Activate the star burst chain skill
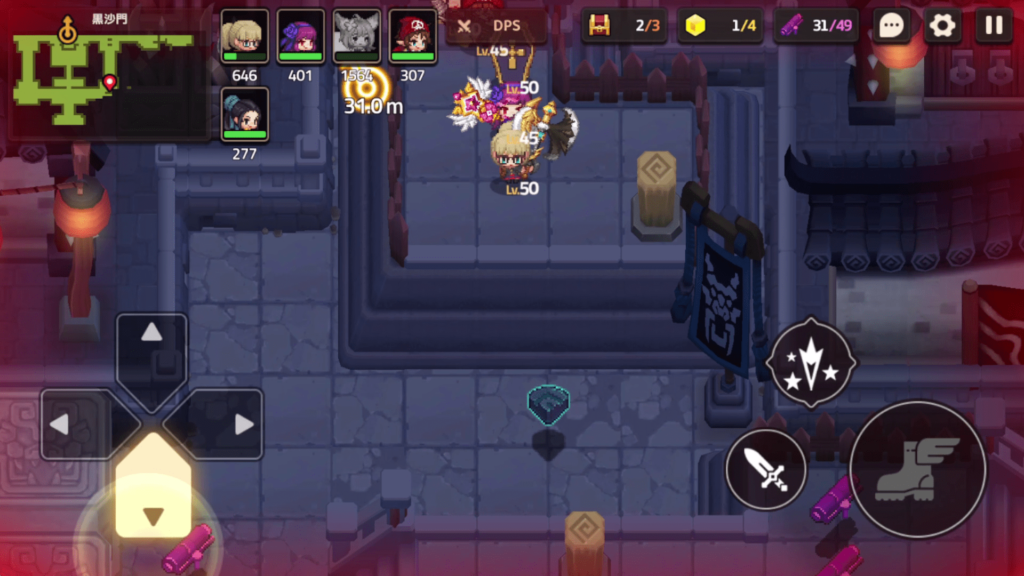 [811, 362]
